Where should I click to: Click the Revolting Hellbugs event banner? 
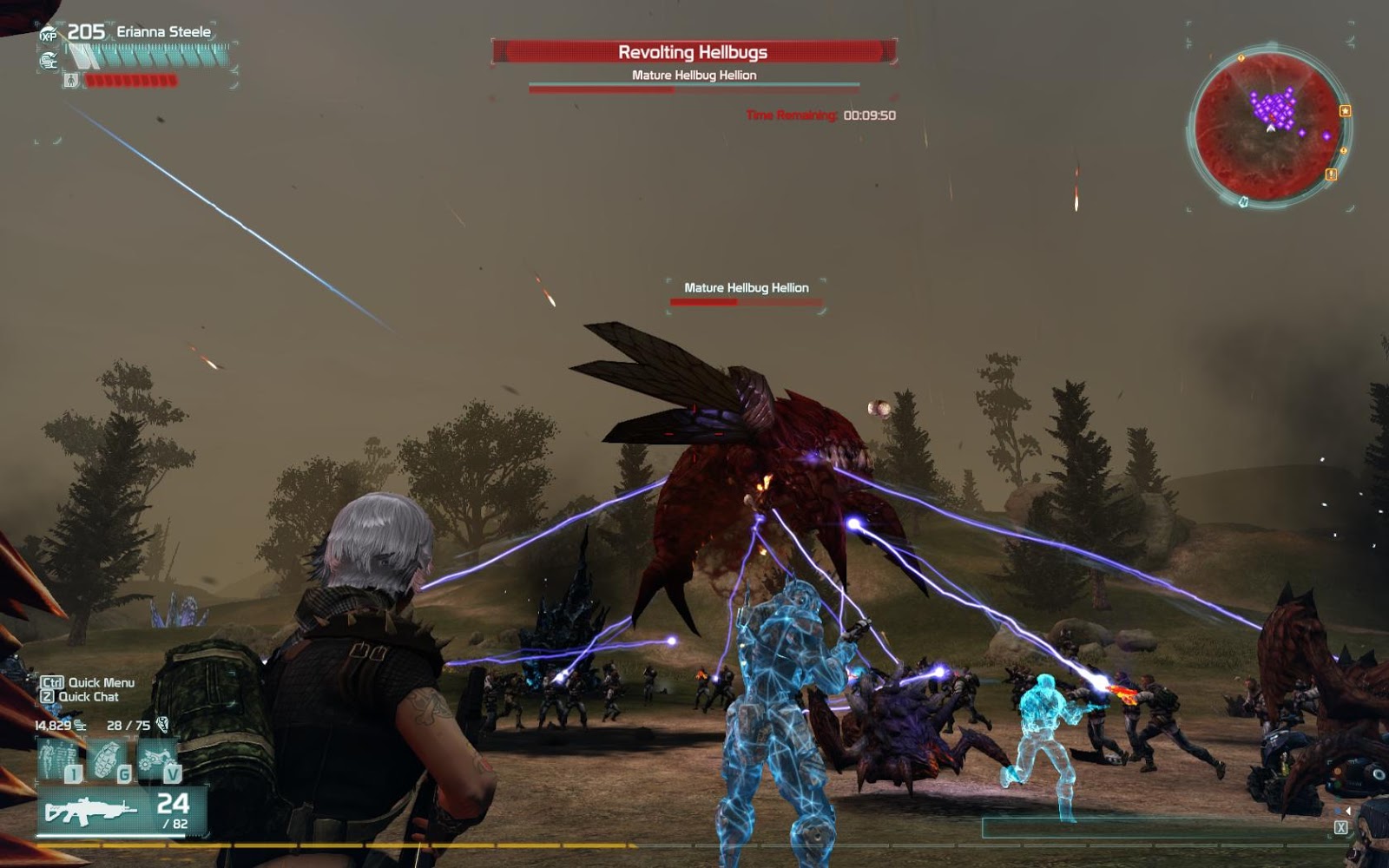tap(694, 51)
